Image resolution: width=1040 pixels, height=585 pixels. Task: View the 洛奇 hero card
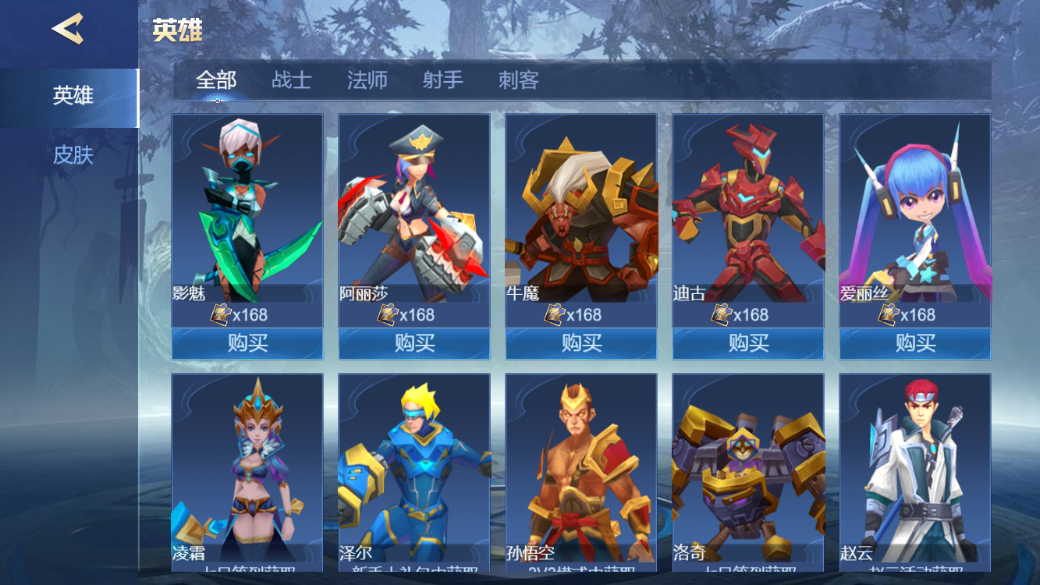point(748,470)
